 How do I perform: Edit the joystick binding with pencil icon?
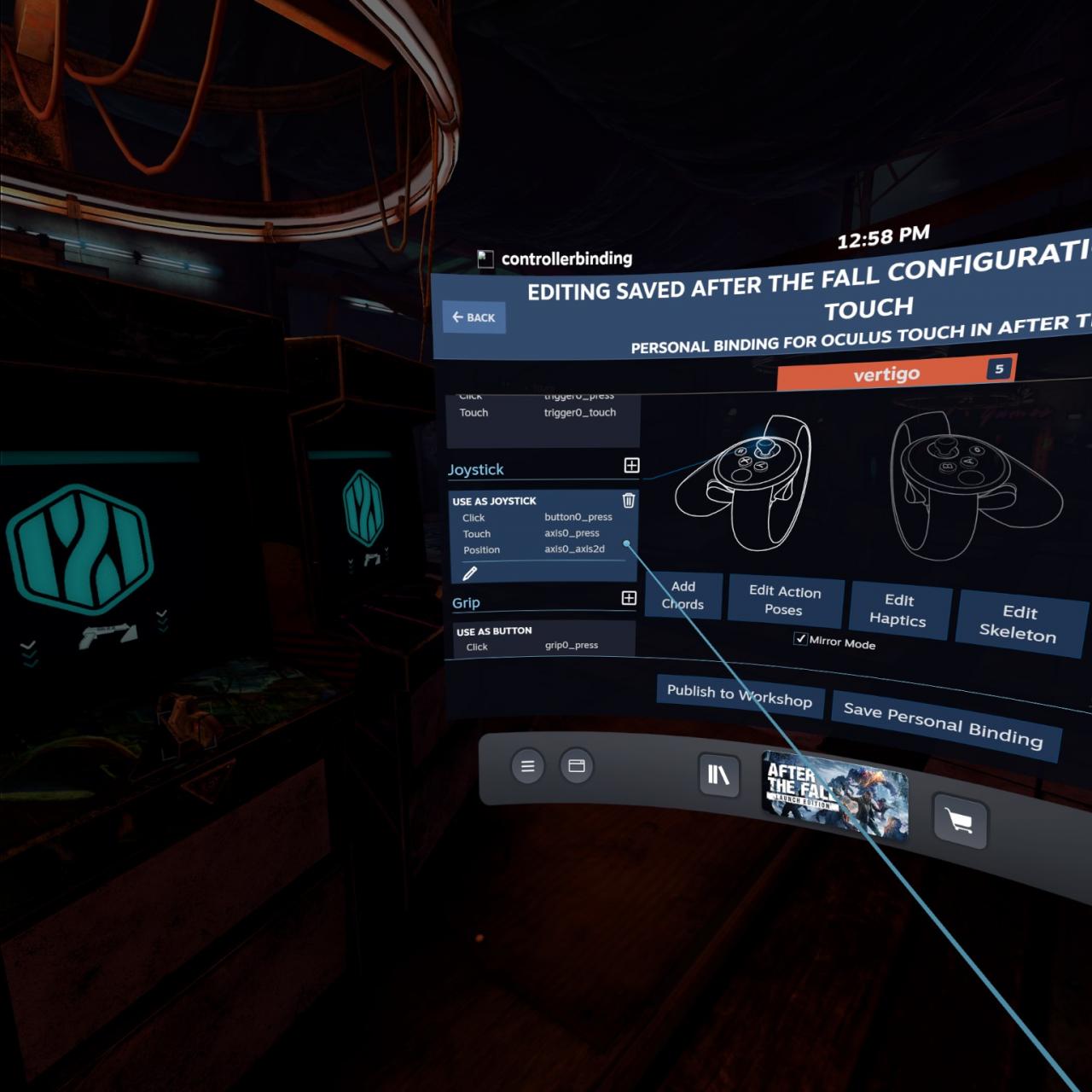click(x=469, y=573)
